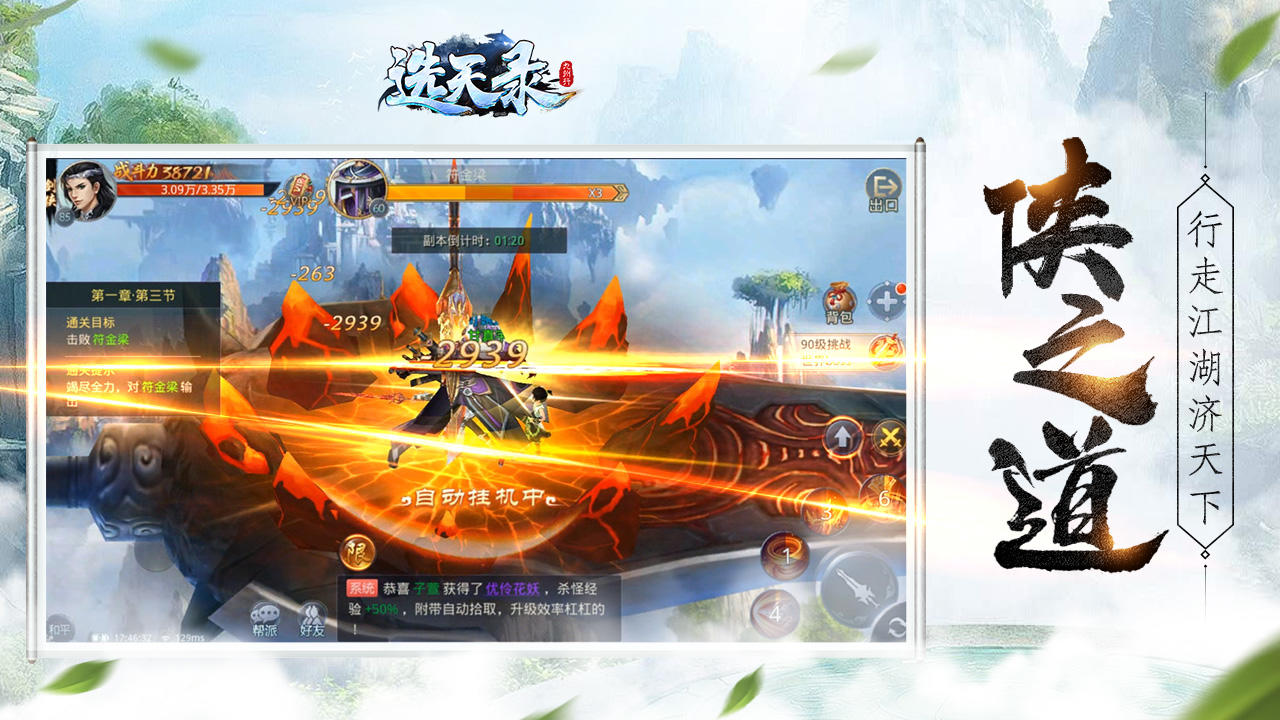Switch to the 好友 friends chat tab
The height and width of the screenshot is (720, 1280).
[312, 615]
